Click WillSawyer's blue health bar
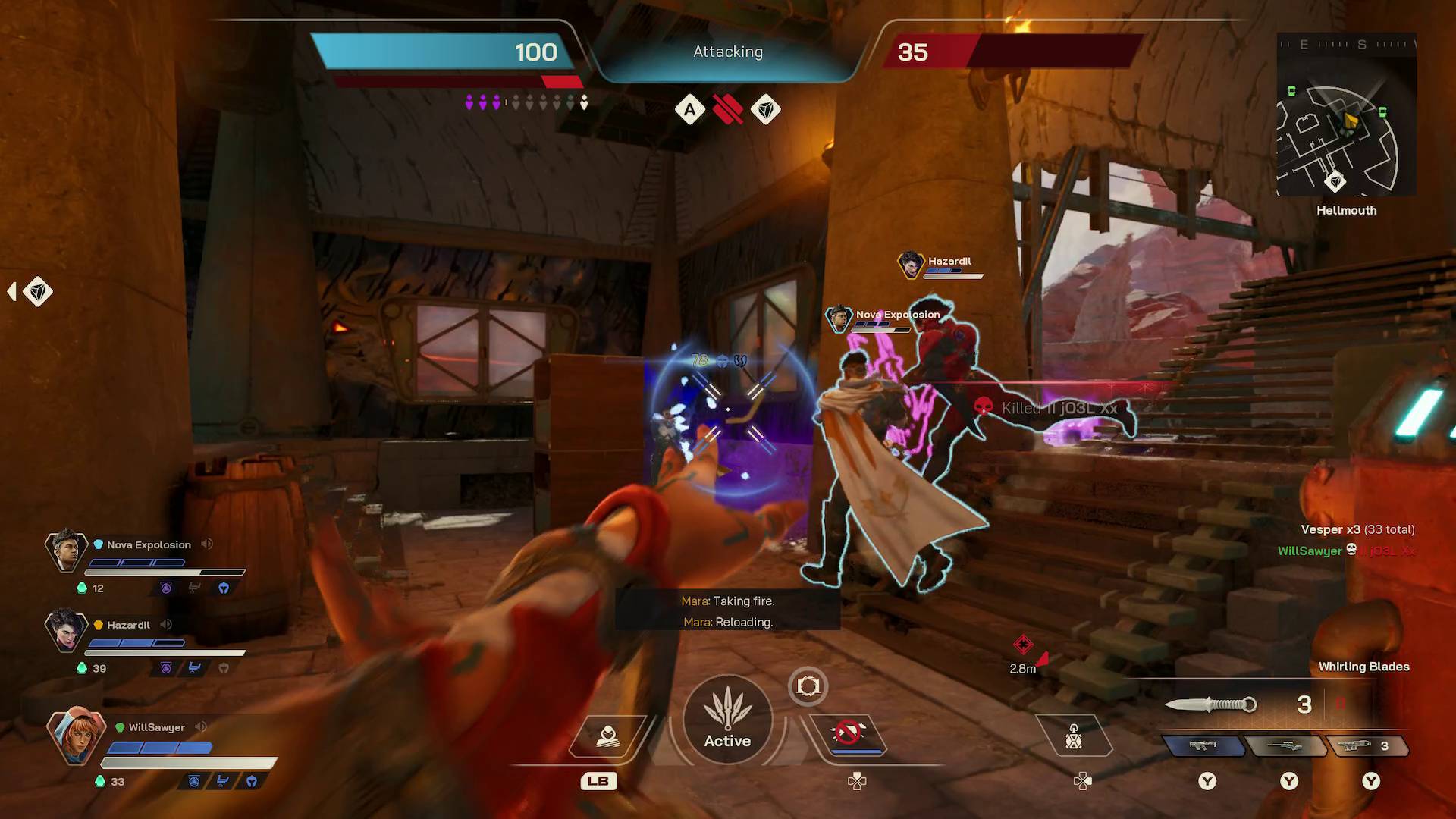Viewport: 1456px width, 819px height. click(x=159, y=747)
